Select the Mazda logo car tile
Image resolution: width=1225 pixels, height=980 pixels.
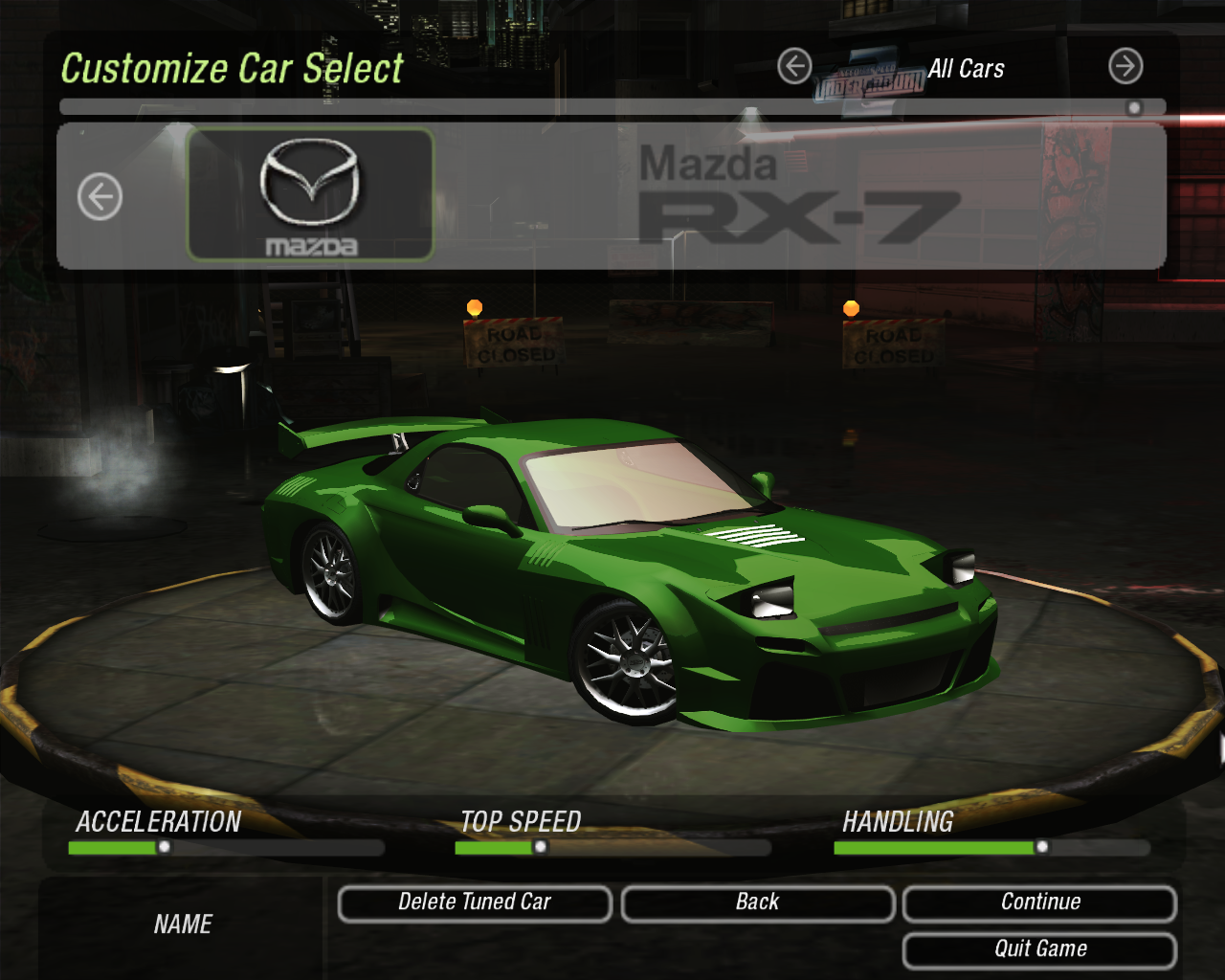[x=310, y=195]
